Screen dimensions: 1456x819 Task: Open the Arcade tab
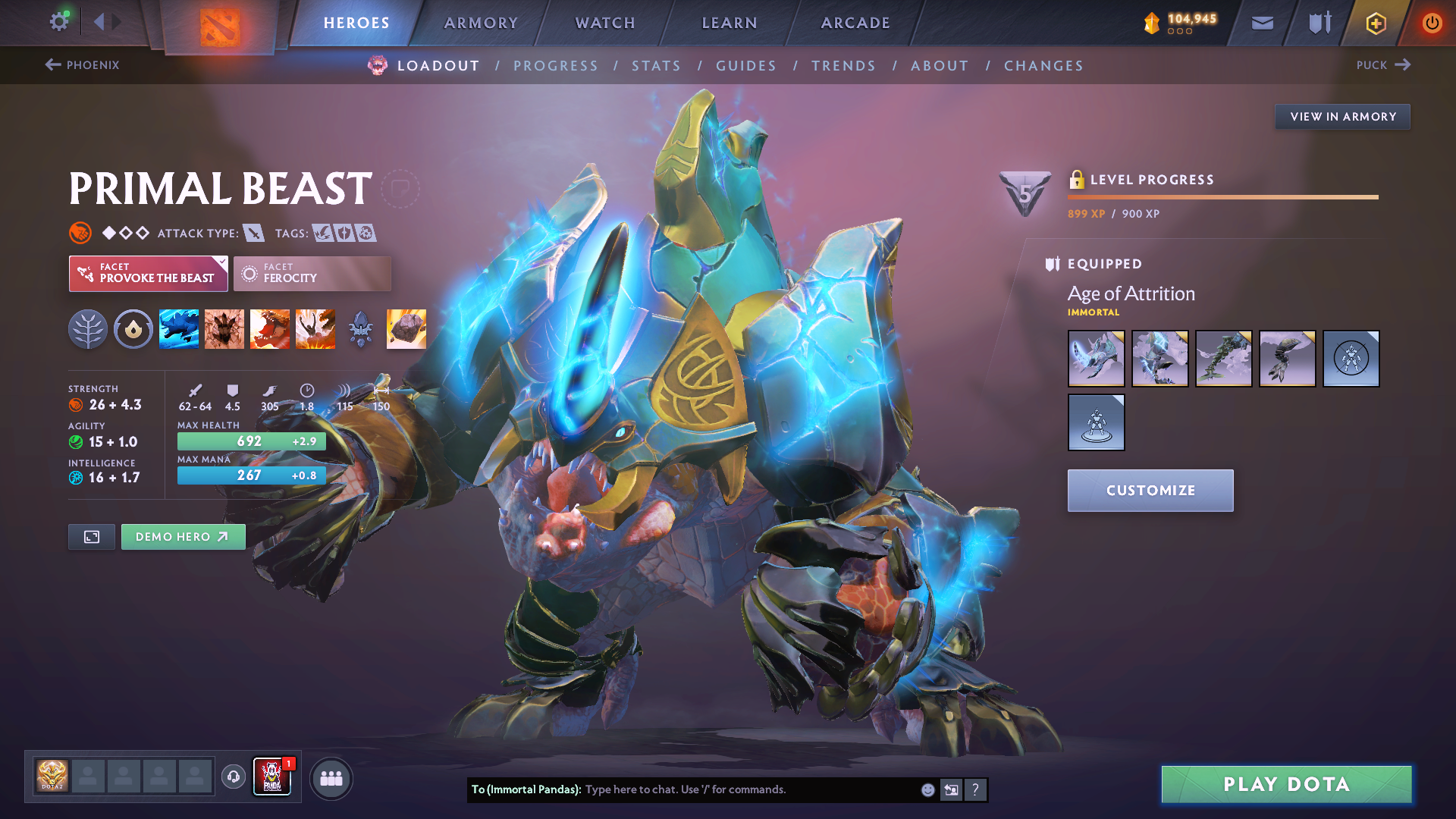click(855, 23)
